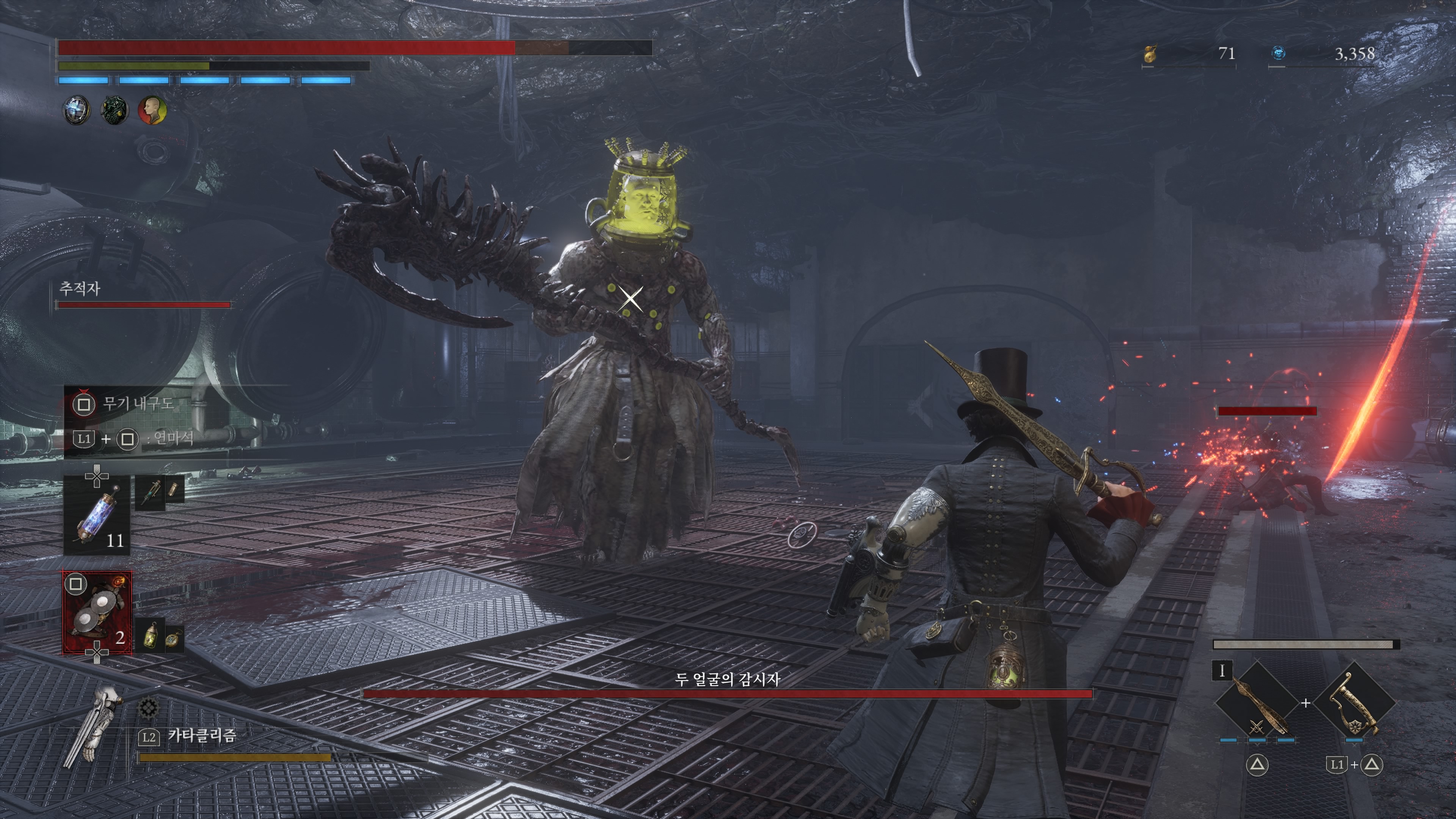Click the weapon slot number I badge
Screen dimensions: 1456x819
pos(1222,671)
